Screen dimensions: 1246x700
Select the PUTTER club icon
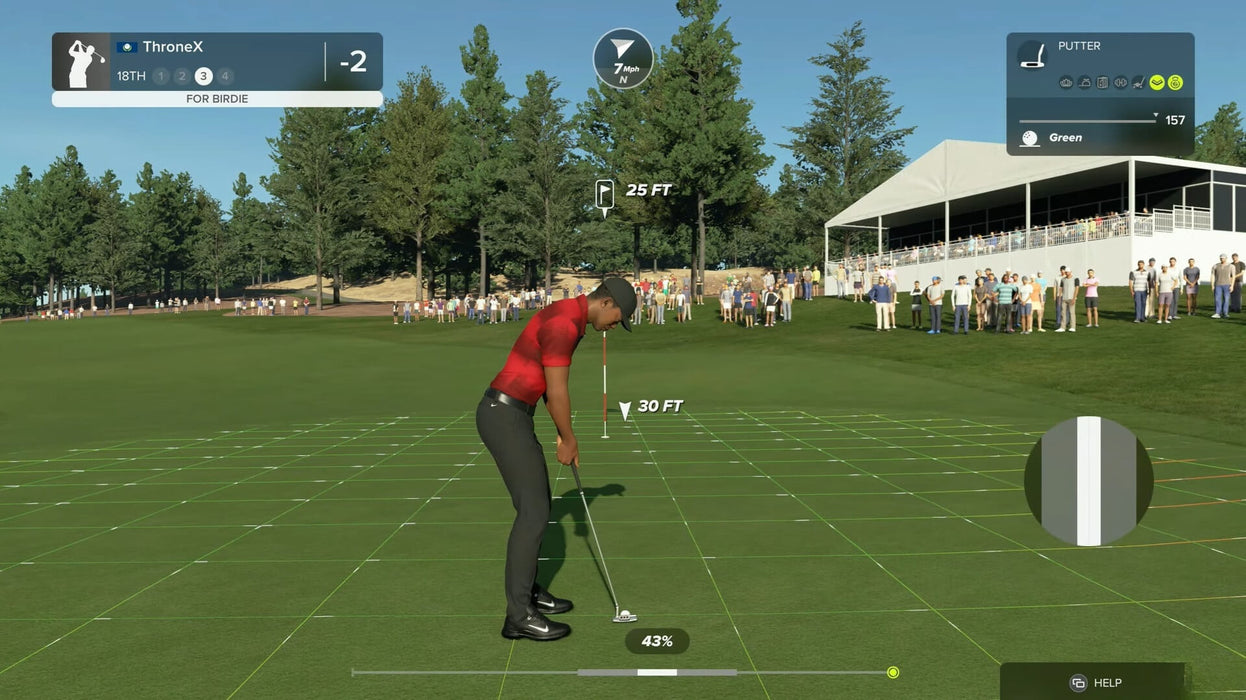[x=1032, y=55]
